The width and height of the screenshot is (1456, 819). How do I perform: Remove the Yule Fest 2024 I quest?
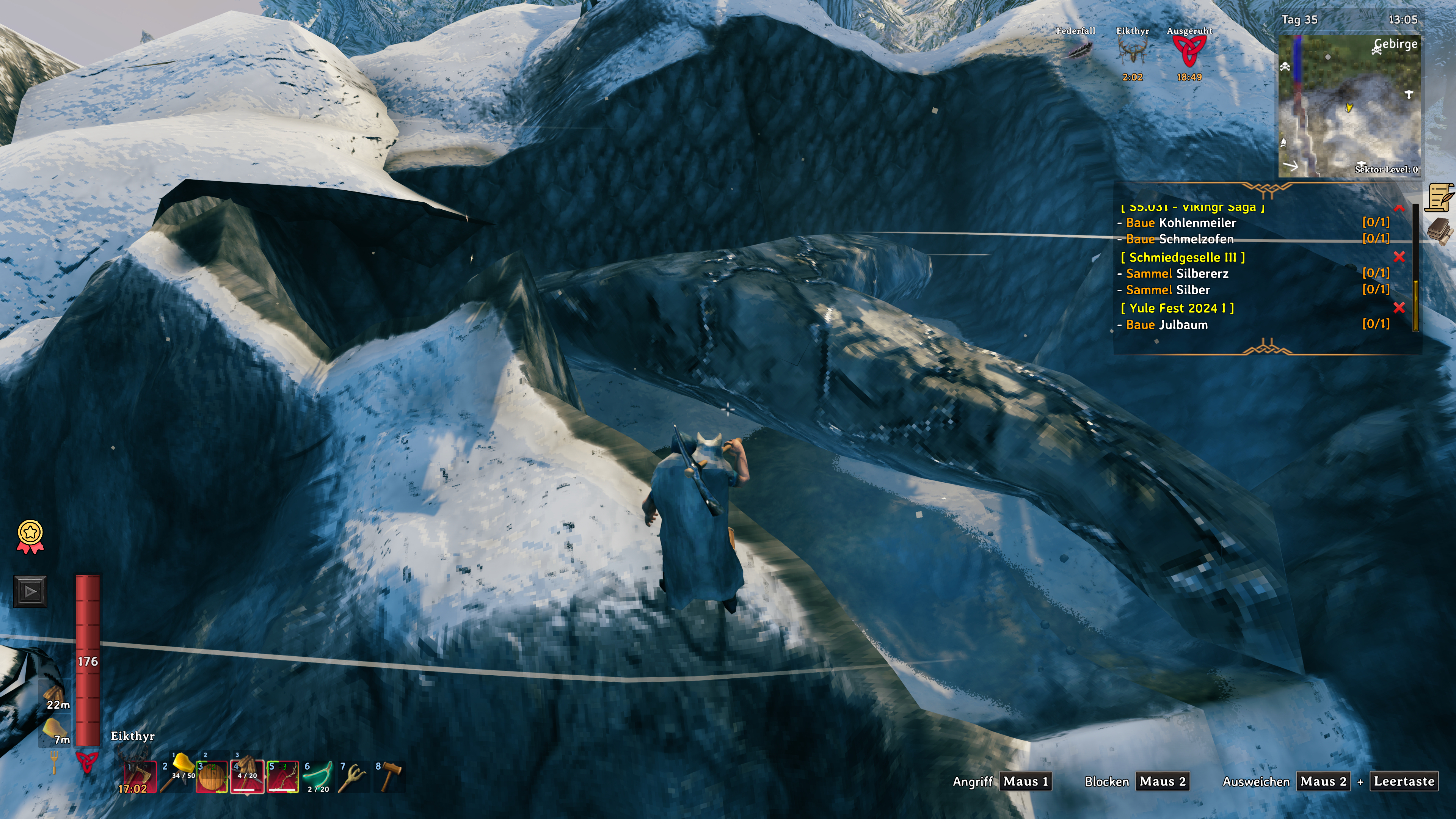(1399, 308)
